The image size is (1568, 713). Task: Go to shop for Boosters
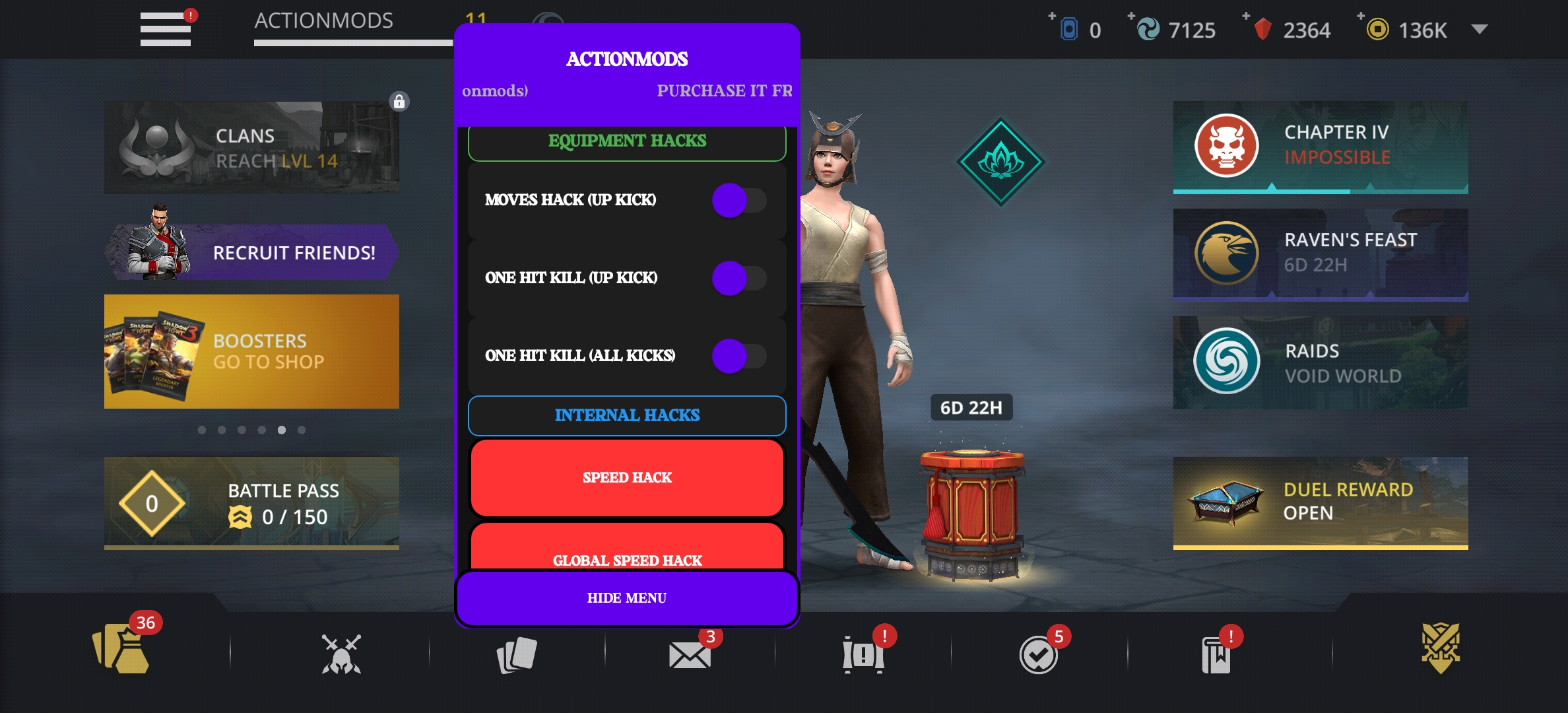pyautogui.click(x=251, y=351)
